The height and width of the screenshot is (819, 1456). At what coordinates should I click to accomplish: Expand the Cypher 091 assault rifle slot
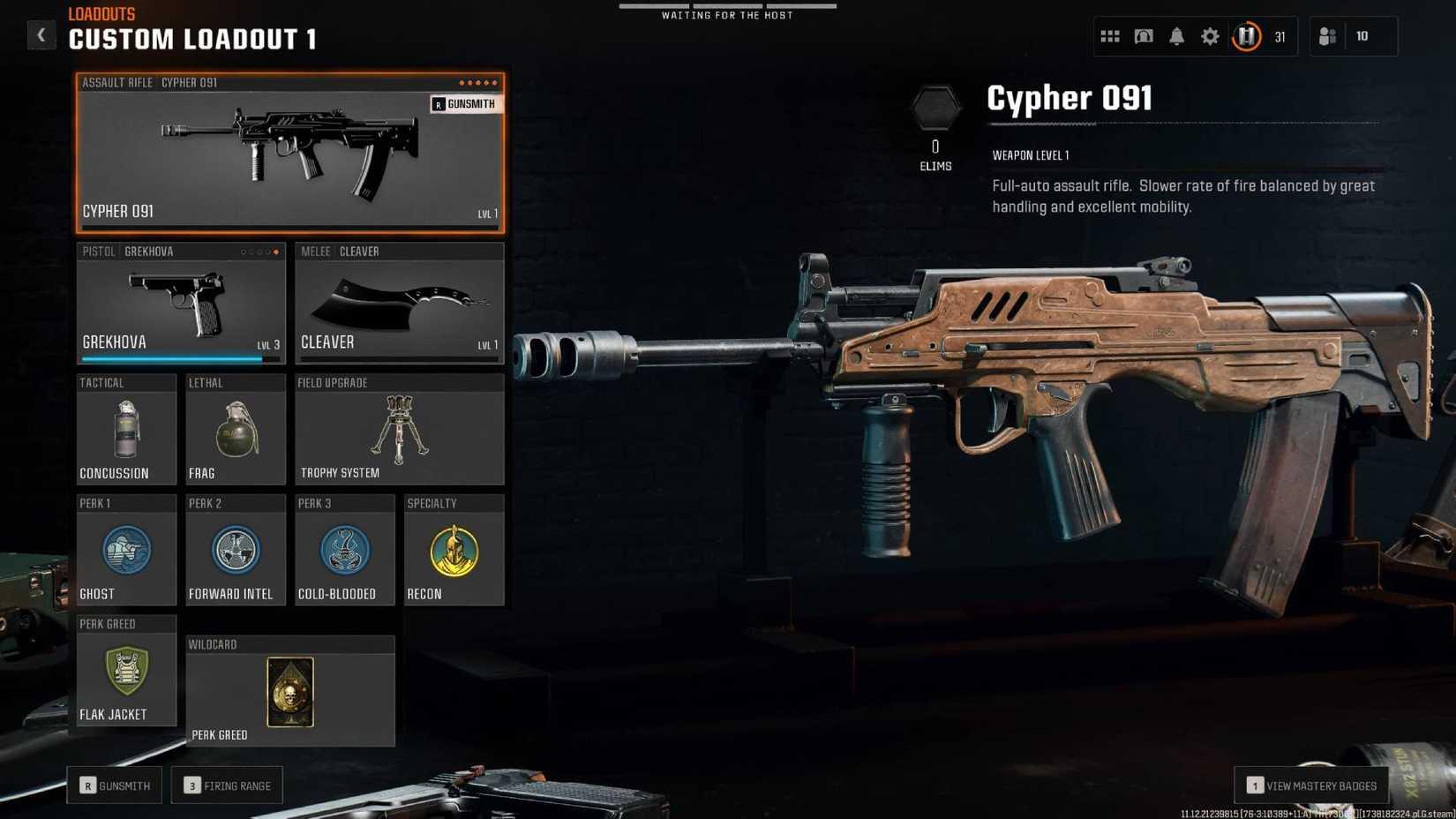click(289, 154)
